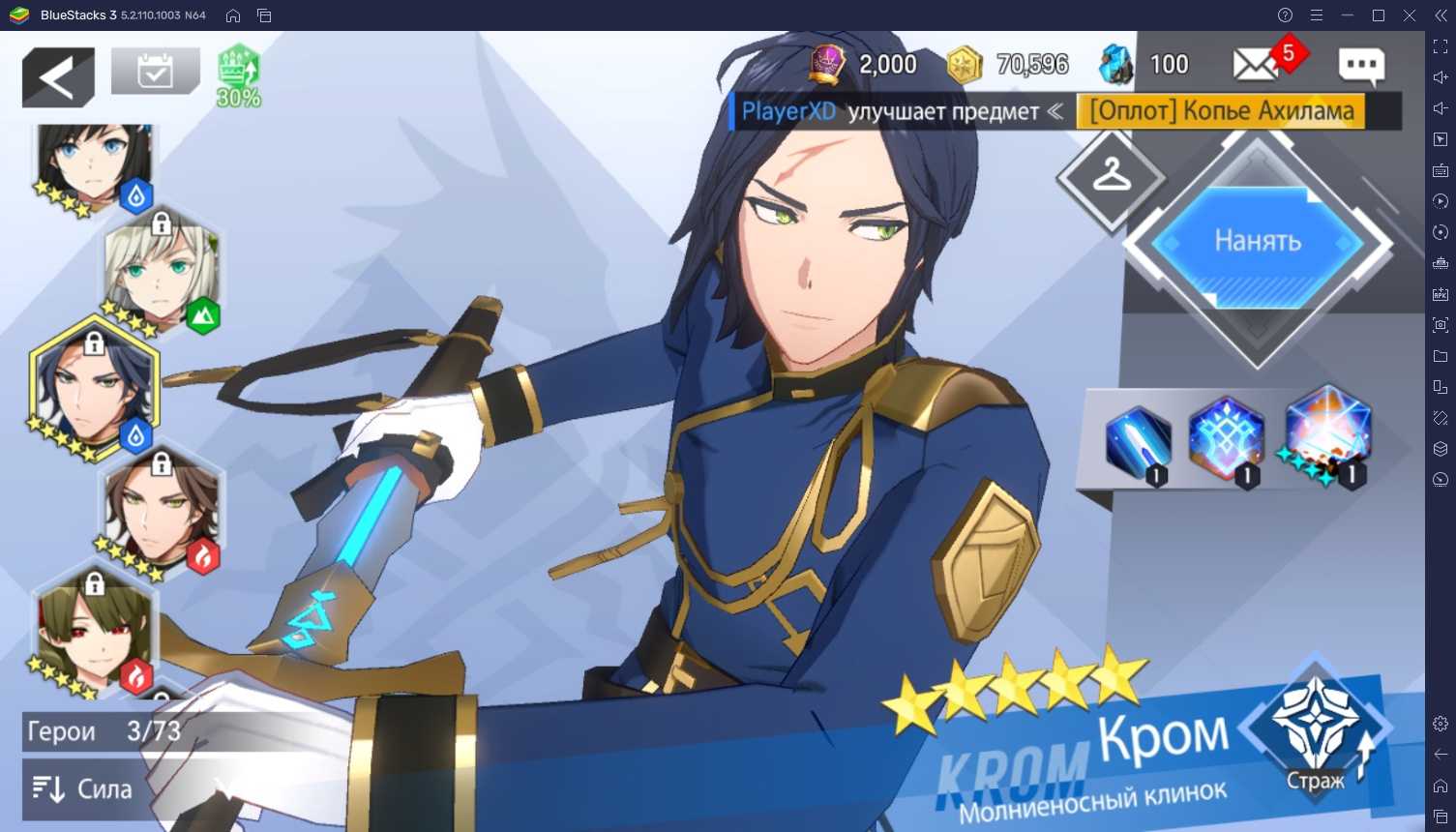Image resolution: width=1456 pixels, height=832 pixels.
Task: Select the blue-eyed black-haired hero portrait
Action: (x=94, y=166)
